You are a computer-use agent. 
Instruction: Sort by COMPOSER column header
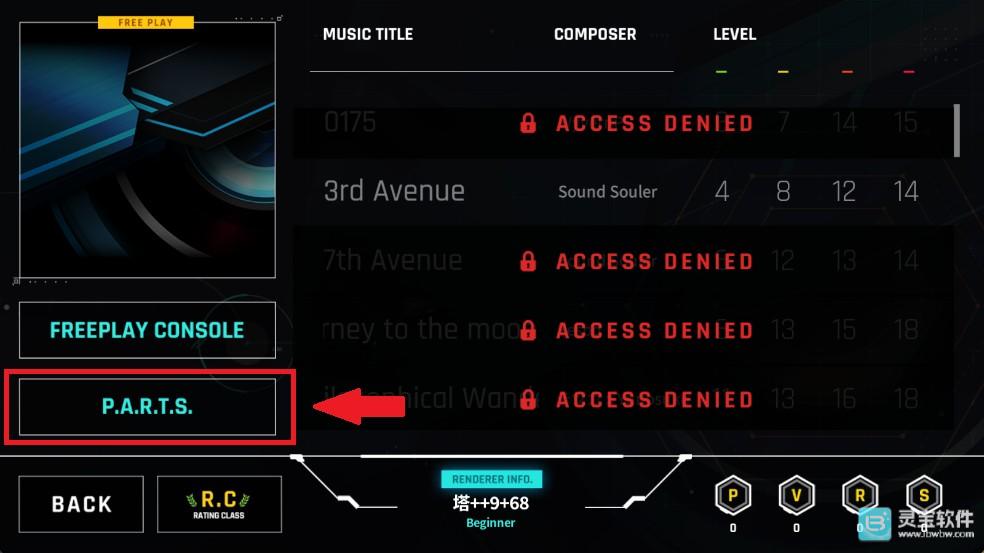point(595,34)
